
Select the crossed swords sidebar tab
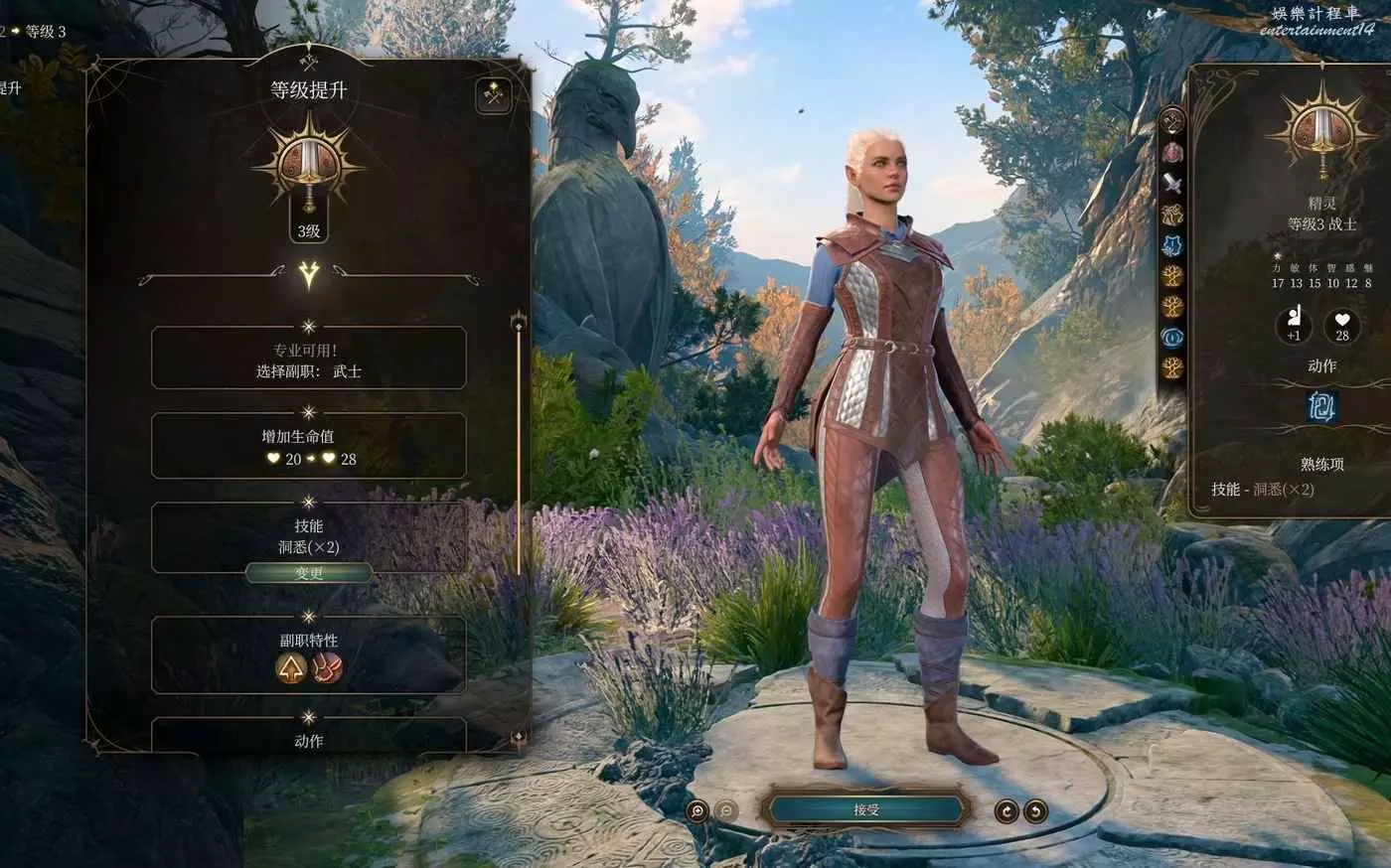click(1173, 121)
